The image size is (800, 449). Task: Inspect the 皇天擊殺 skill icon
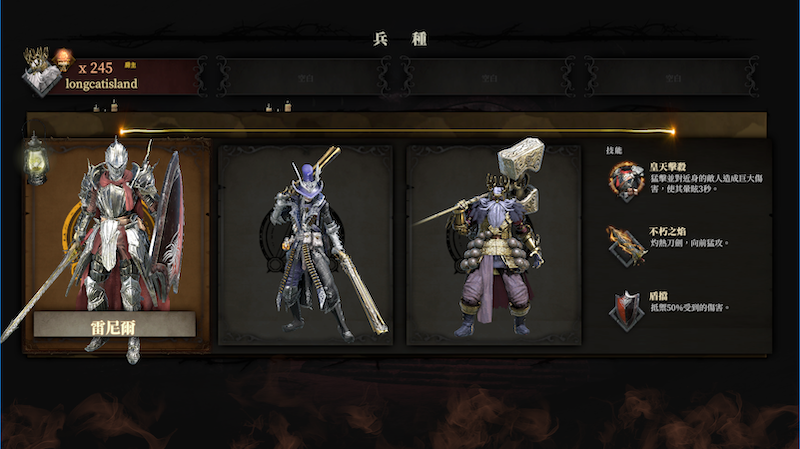pyautogui.click(x=627, y=181)
